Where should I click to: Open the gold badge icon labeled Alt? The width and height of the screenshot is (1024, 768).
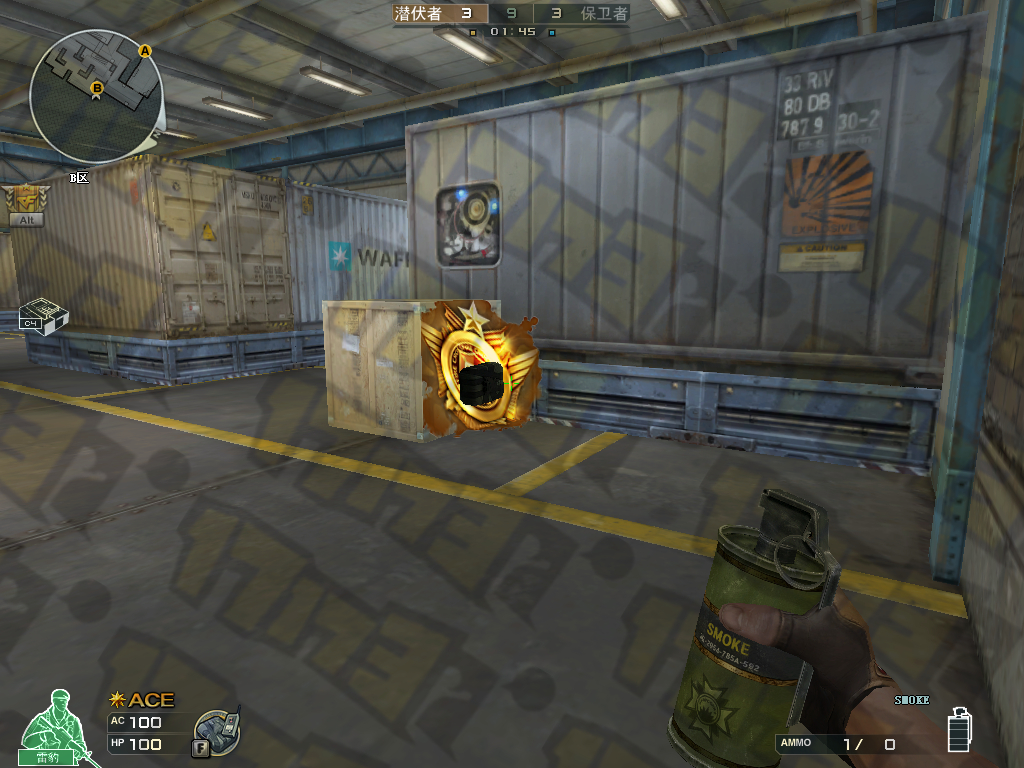point(25,203)
